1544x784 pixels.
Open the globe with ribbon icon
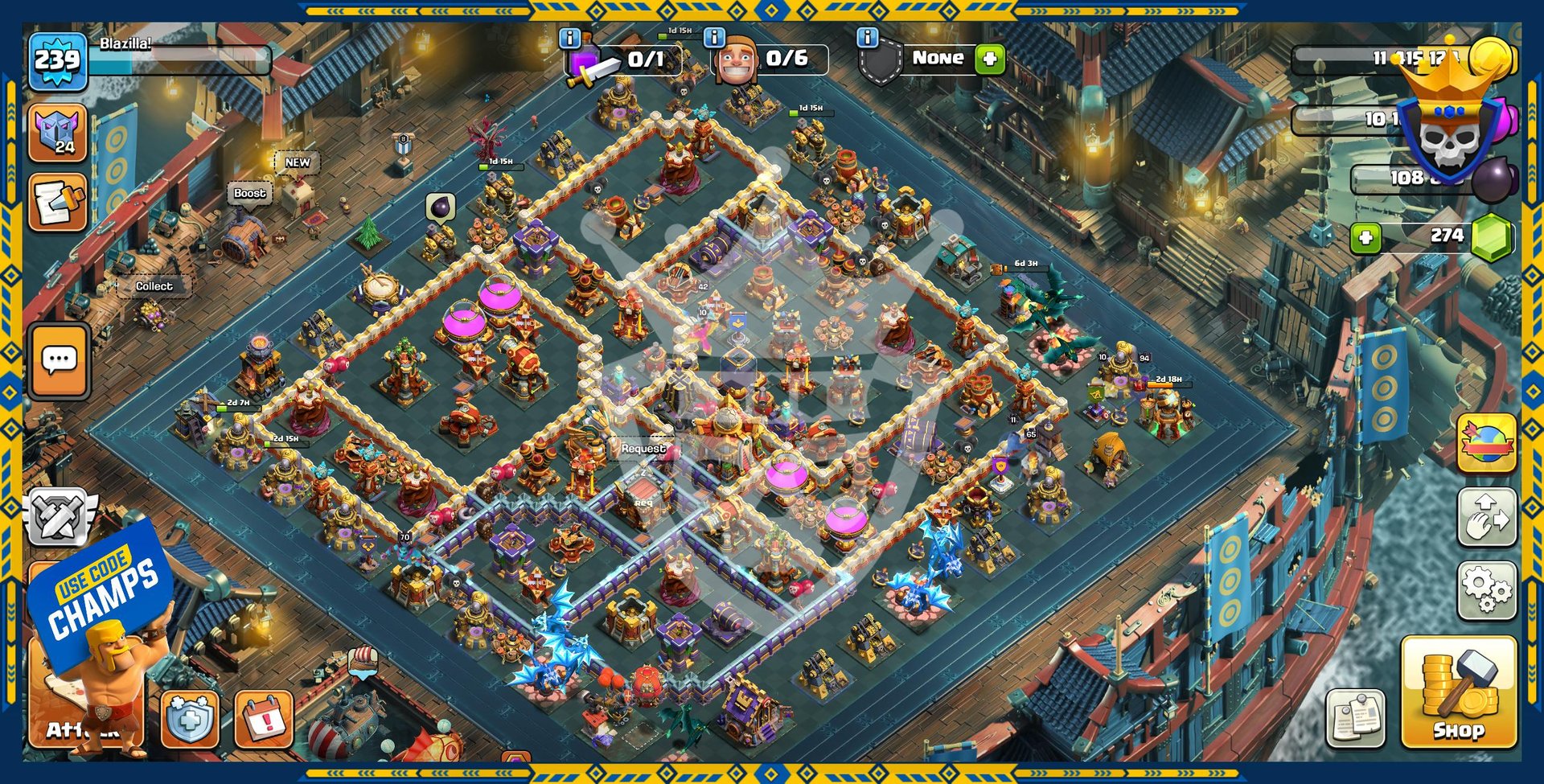(1487, 443)
